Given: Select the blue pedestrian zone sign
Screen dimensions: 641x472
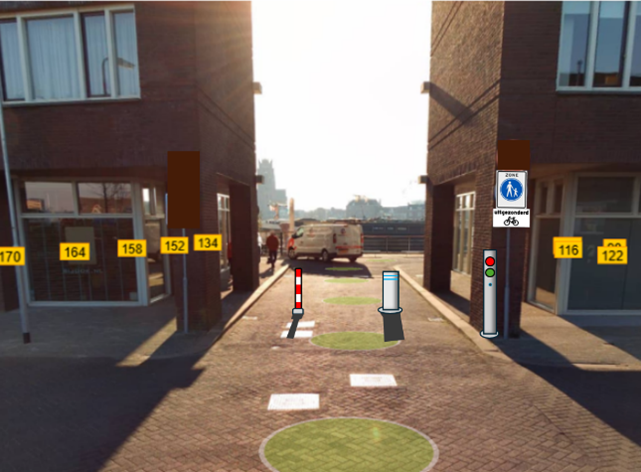Looking at the screenshot, I should (x=511, y=189).
